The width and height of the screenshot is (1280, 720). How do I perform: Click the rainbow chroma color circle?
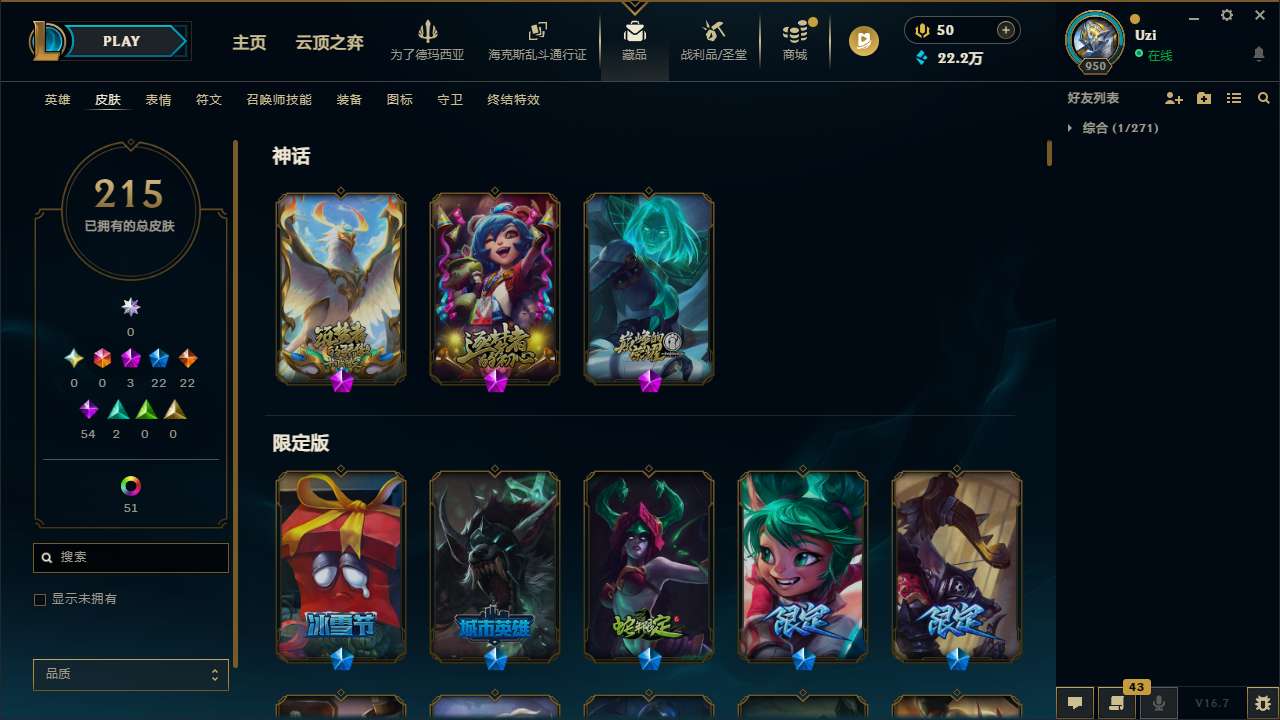[130, 487]
